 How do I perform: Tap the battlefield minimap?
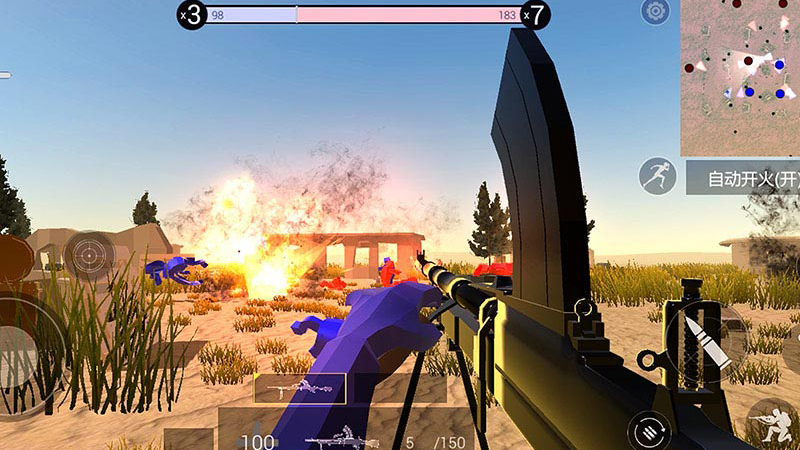(740, 77)
